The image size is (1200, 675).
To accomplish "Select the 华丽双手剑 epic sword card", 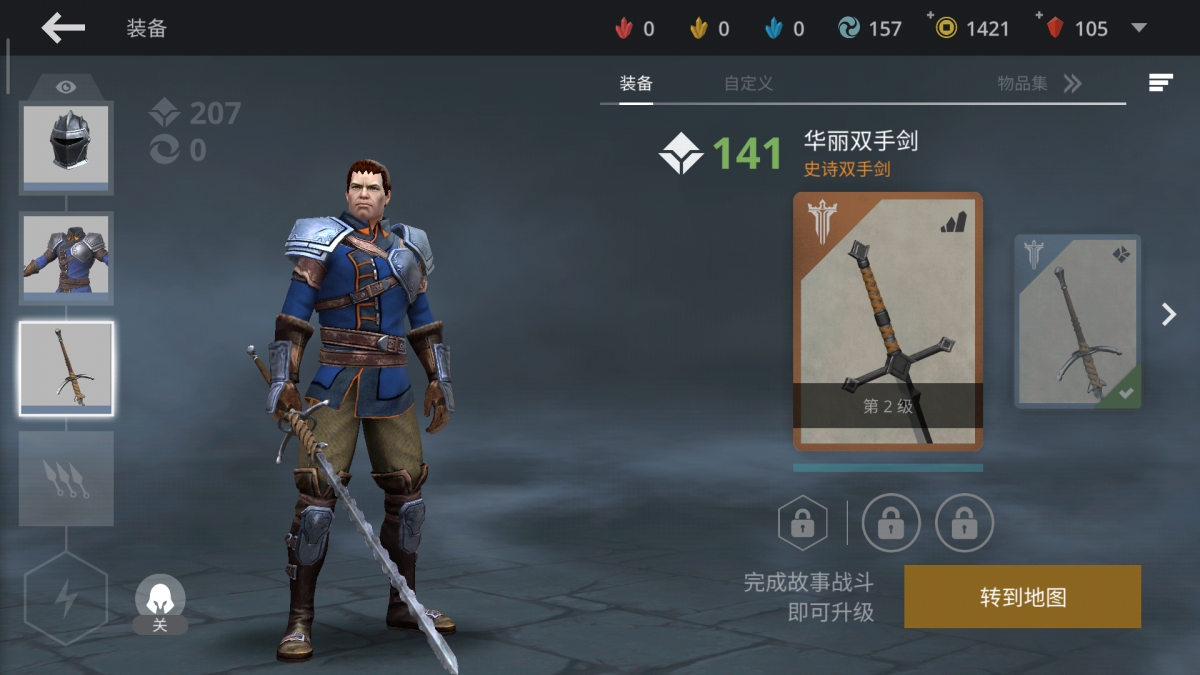I will tap(887, 321).
